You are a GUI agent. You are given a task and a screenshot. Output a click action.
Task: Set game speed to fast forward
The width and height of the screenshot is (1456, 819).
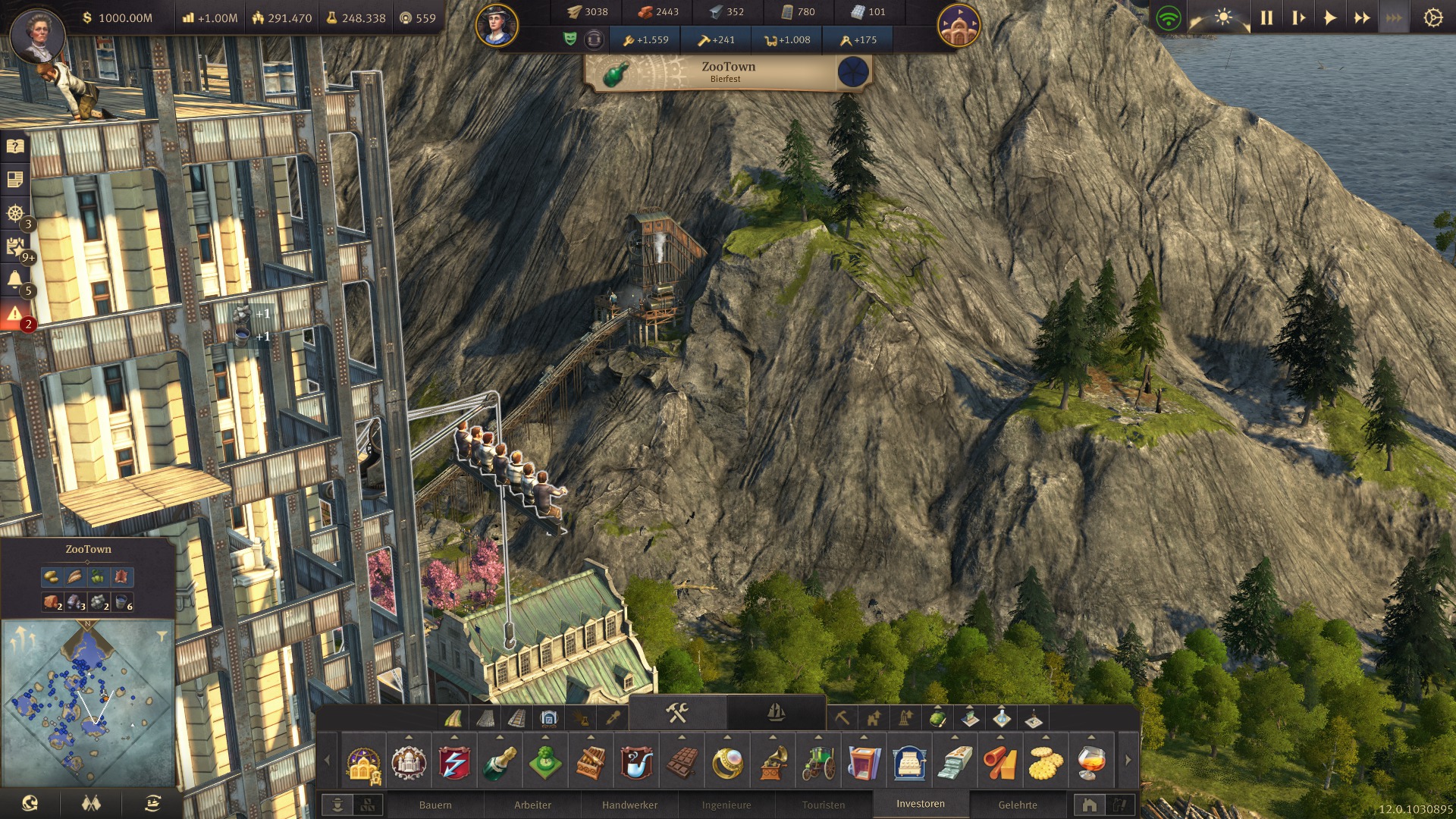(1362, 17)
